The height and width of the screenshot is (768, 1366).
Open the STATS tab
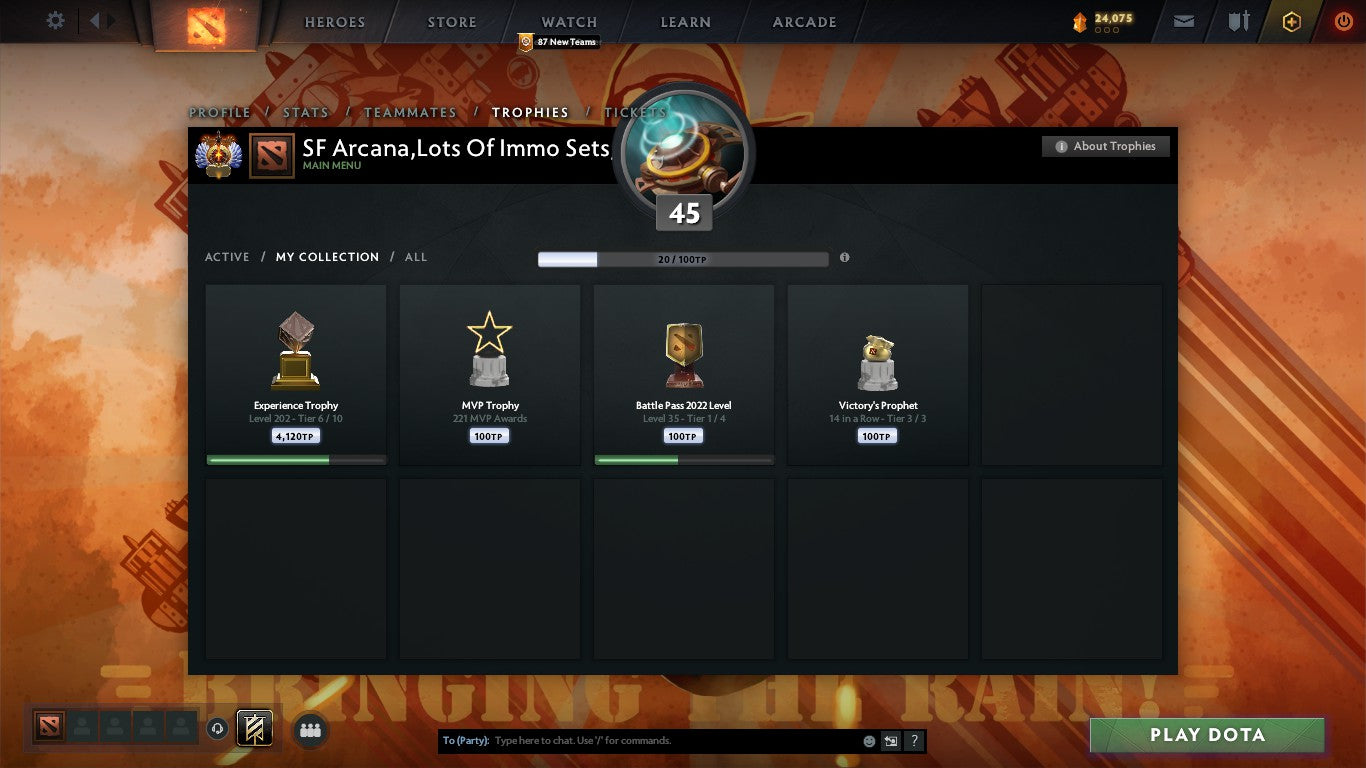[305, 112]
